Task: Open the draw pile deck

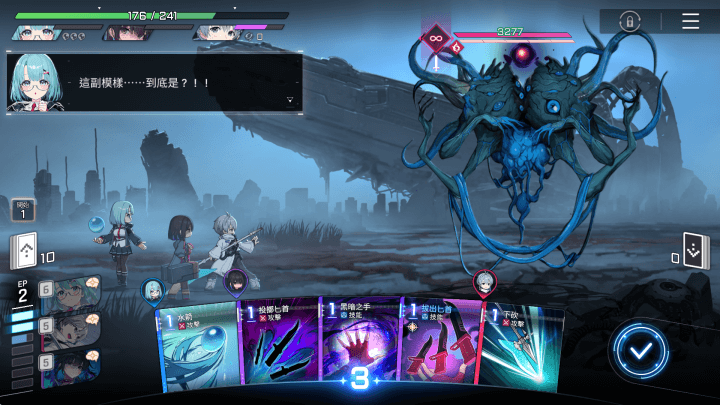Action: coord(24,250)
